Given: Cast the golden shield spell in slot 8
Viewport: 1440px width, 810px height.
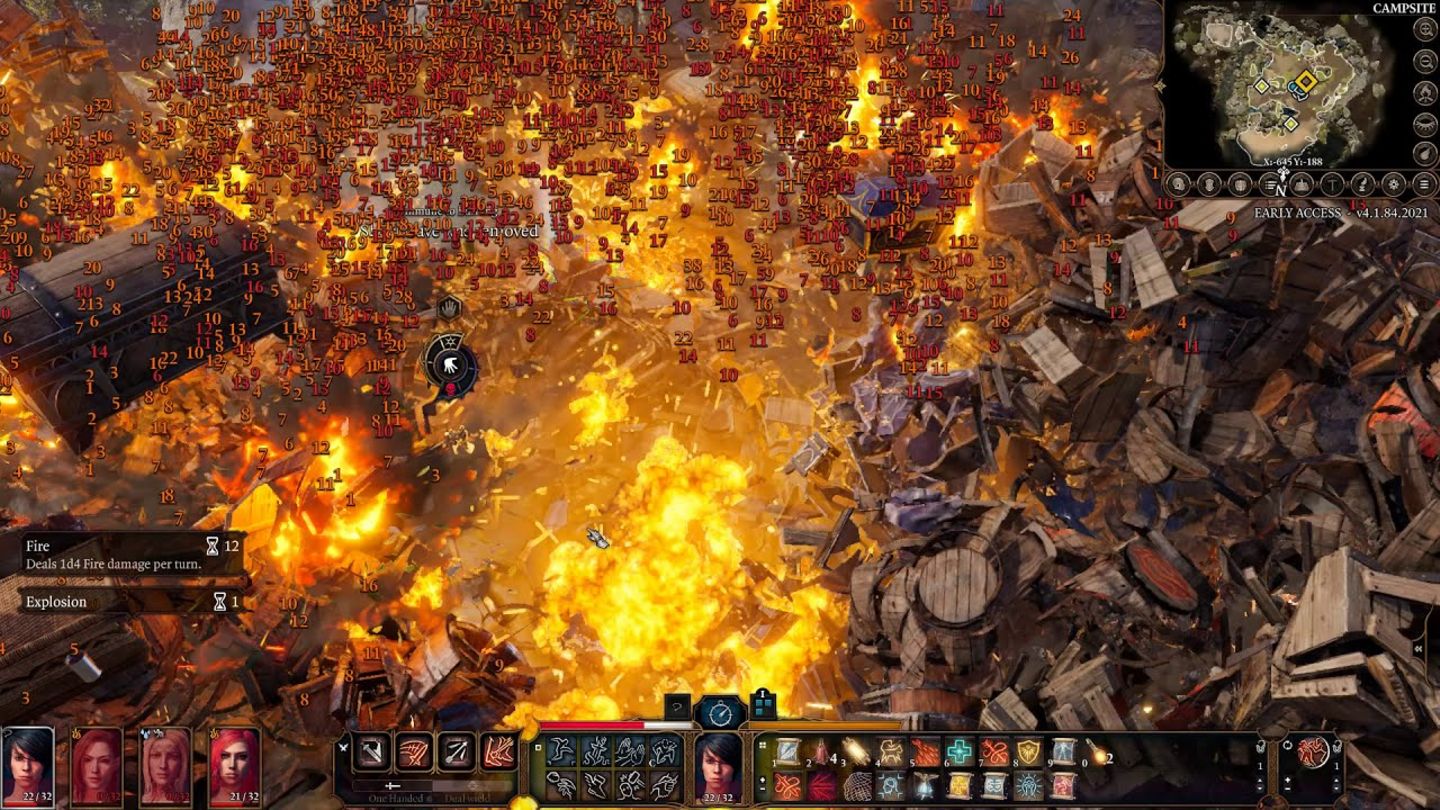Looking at the screenshot, I should coord(1028,751).
